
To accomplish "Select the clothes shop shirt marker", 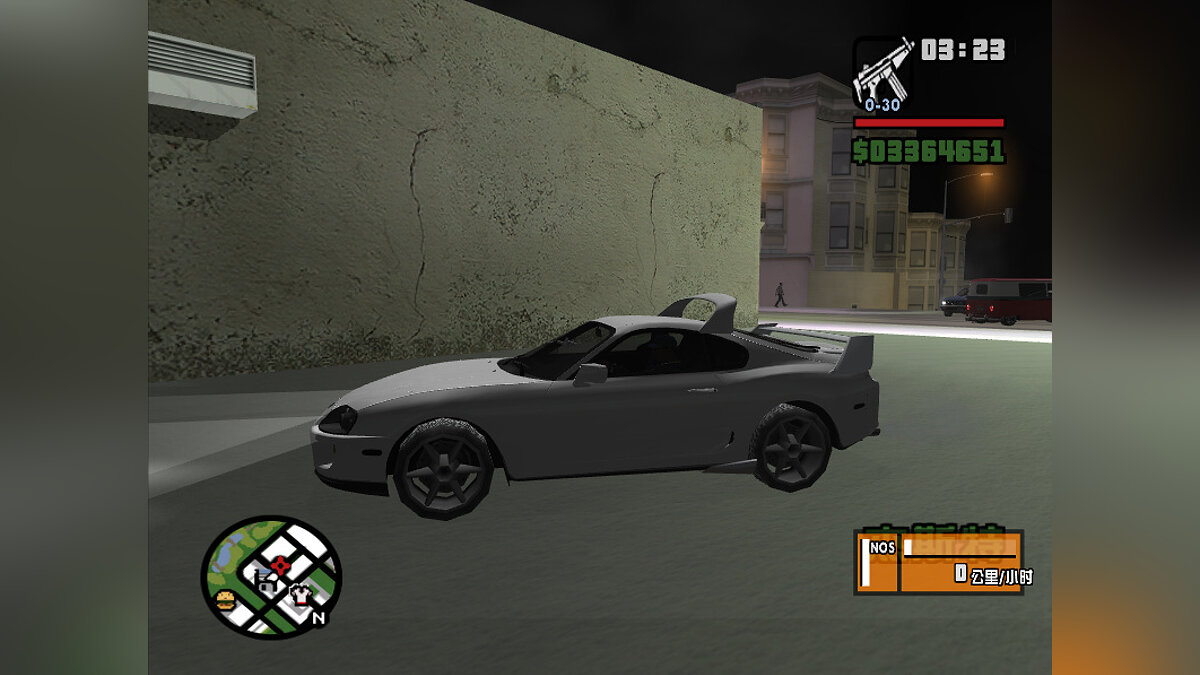I will tap(301, 596).
